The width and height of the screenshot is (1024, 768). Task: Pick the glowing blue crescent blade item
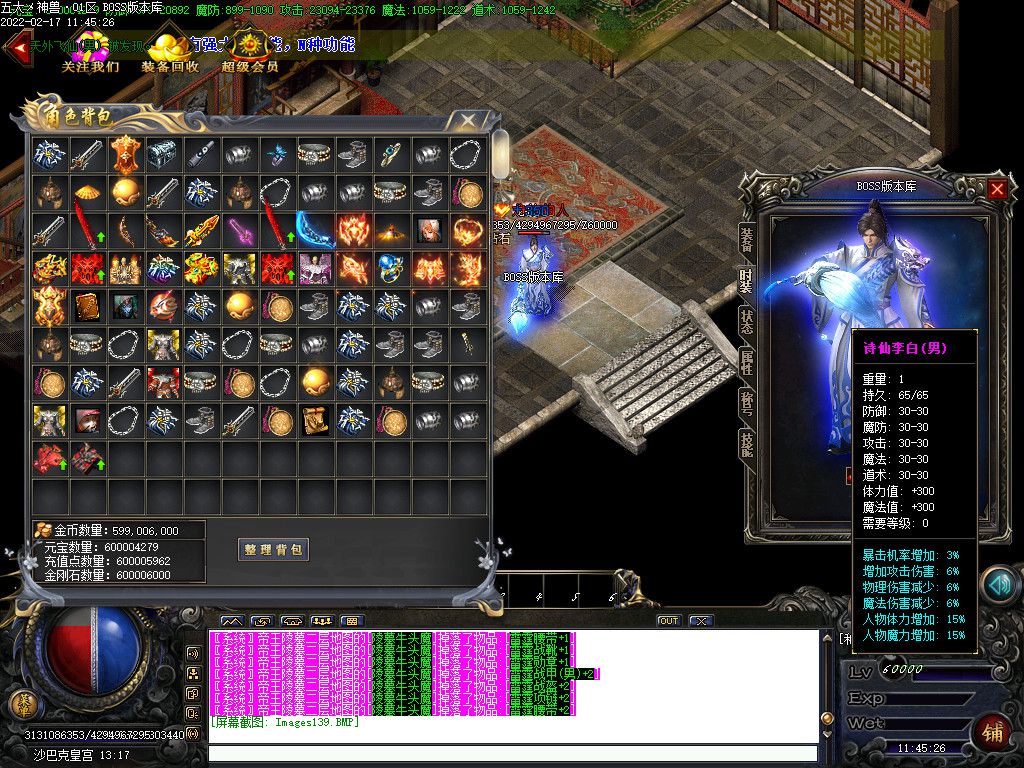click(x=315, y=229)
